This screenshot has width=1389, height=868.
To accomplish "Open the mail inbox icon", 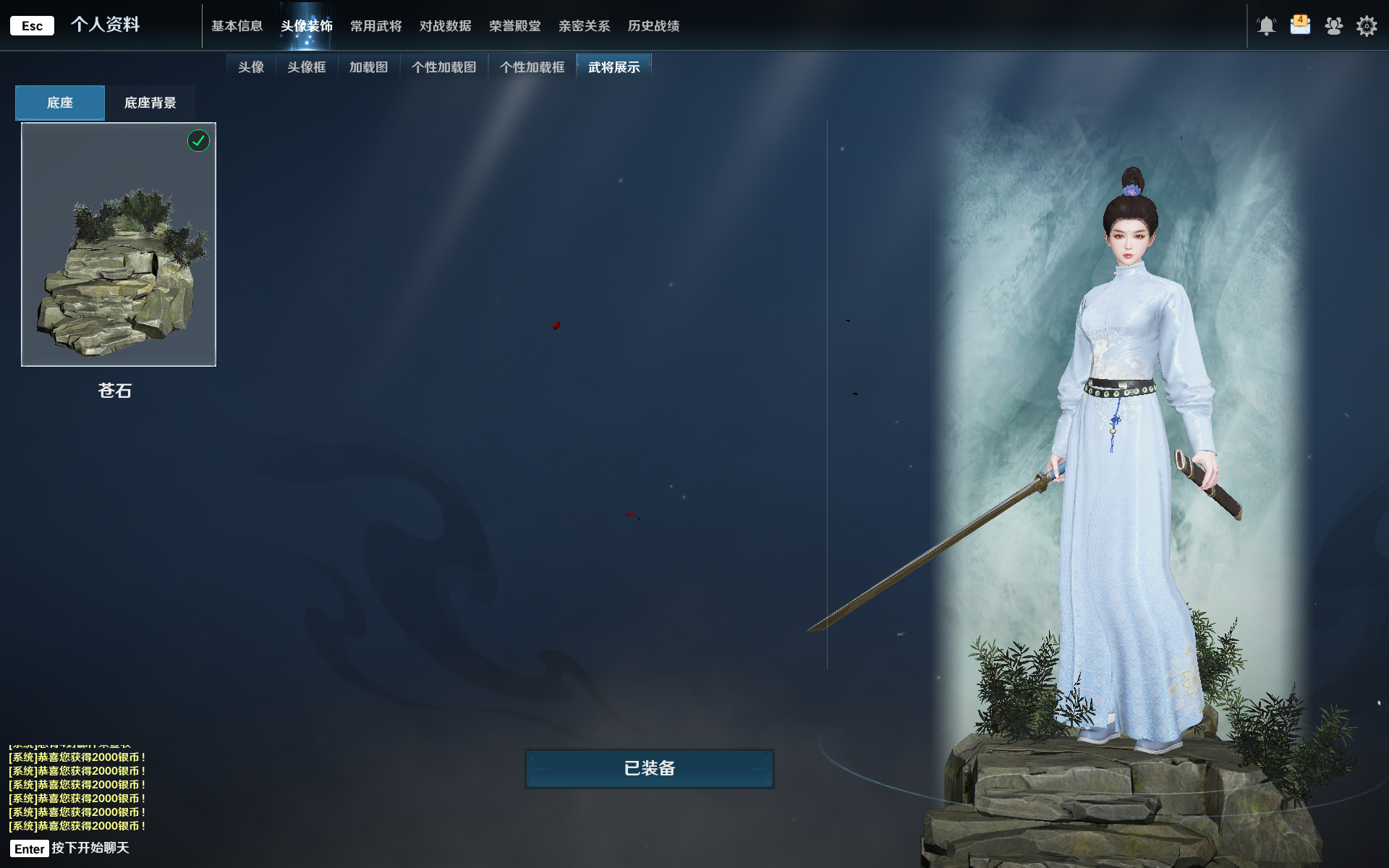I will point(1300,25).
